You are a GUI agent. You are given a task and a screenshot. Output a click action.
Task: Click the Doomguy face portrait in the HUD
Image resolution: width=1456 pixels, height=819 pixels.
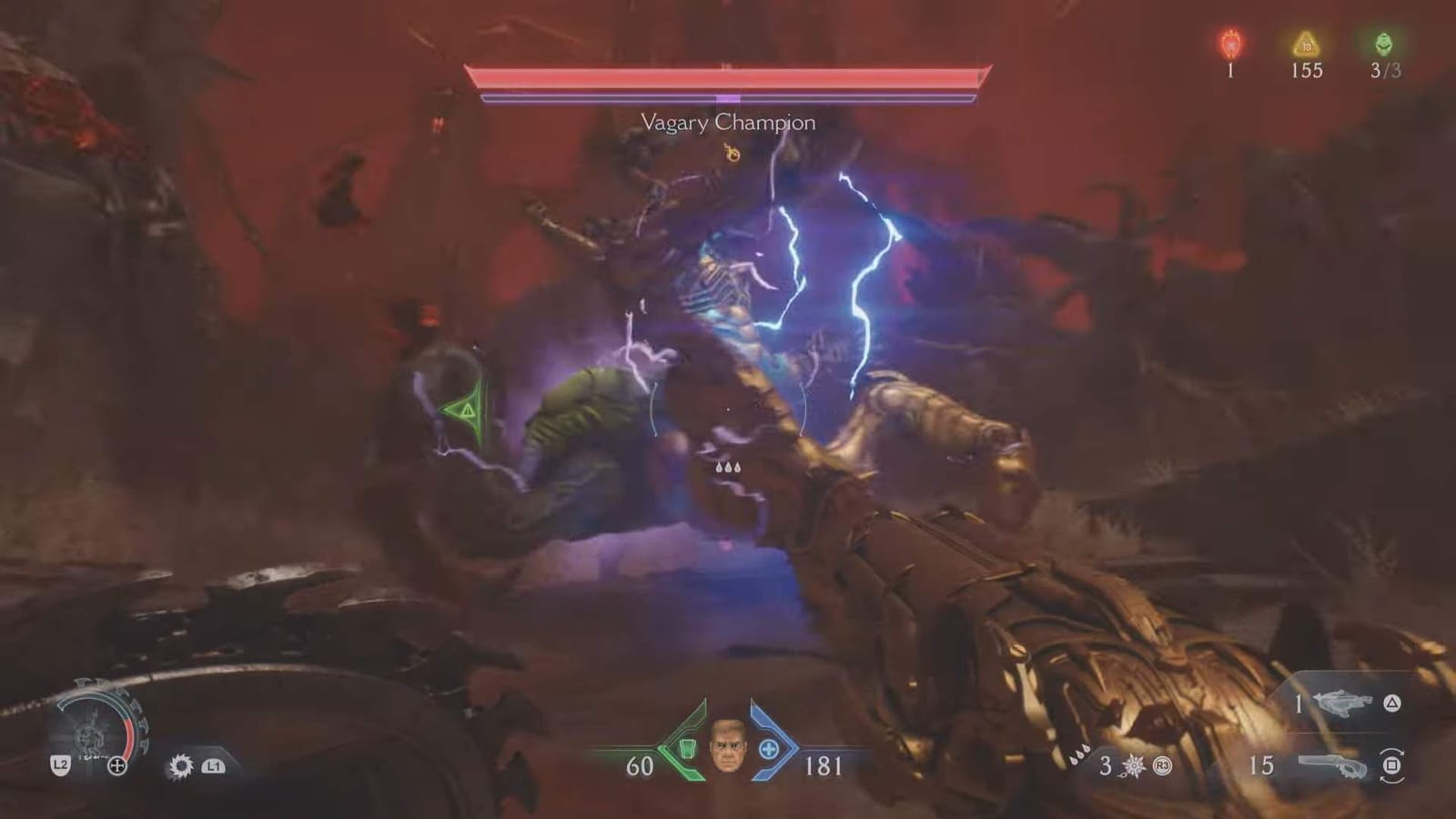[x=726, y=746]
